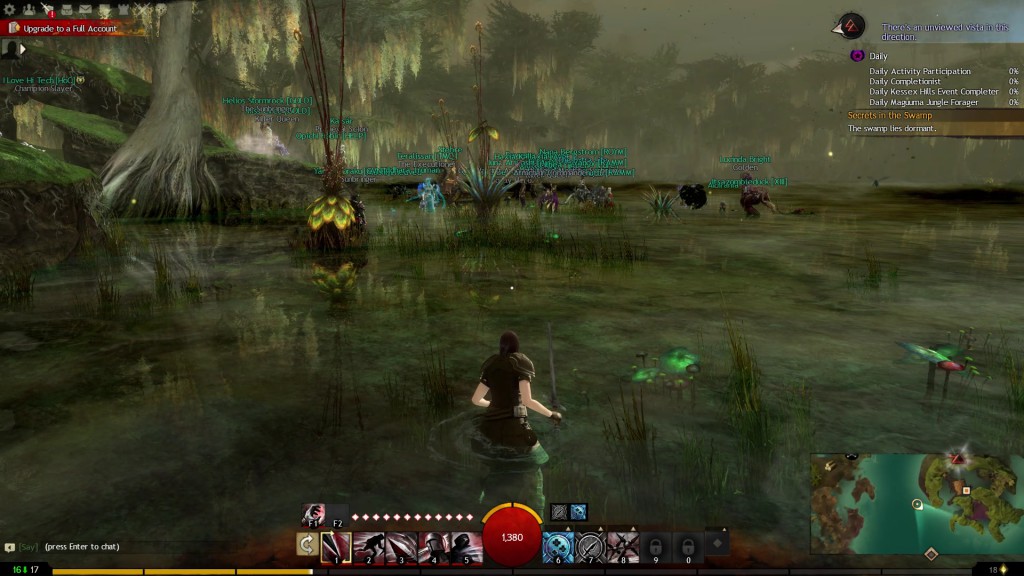The image size is (1024, 576).
Task: Open the inventory bag icon
Action: (x=66, y=9)
